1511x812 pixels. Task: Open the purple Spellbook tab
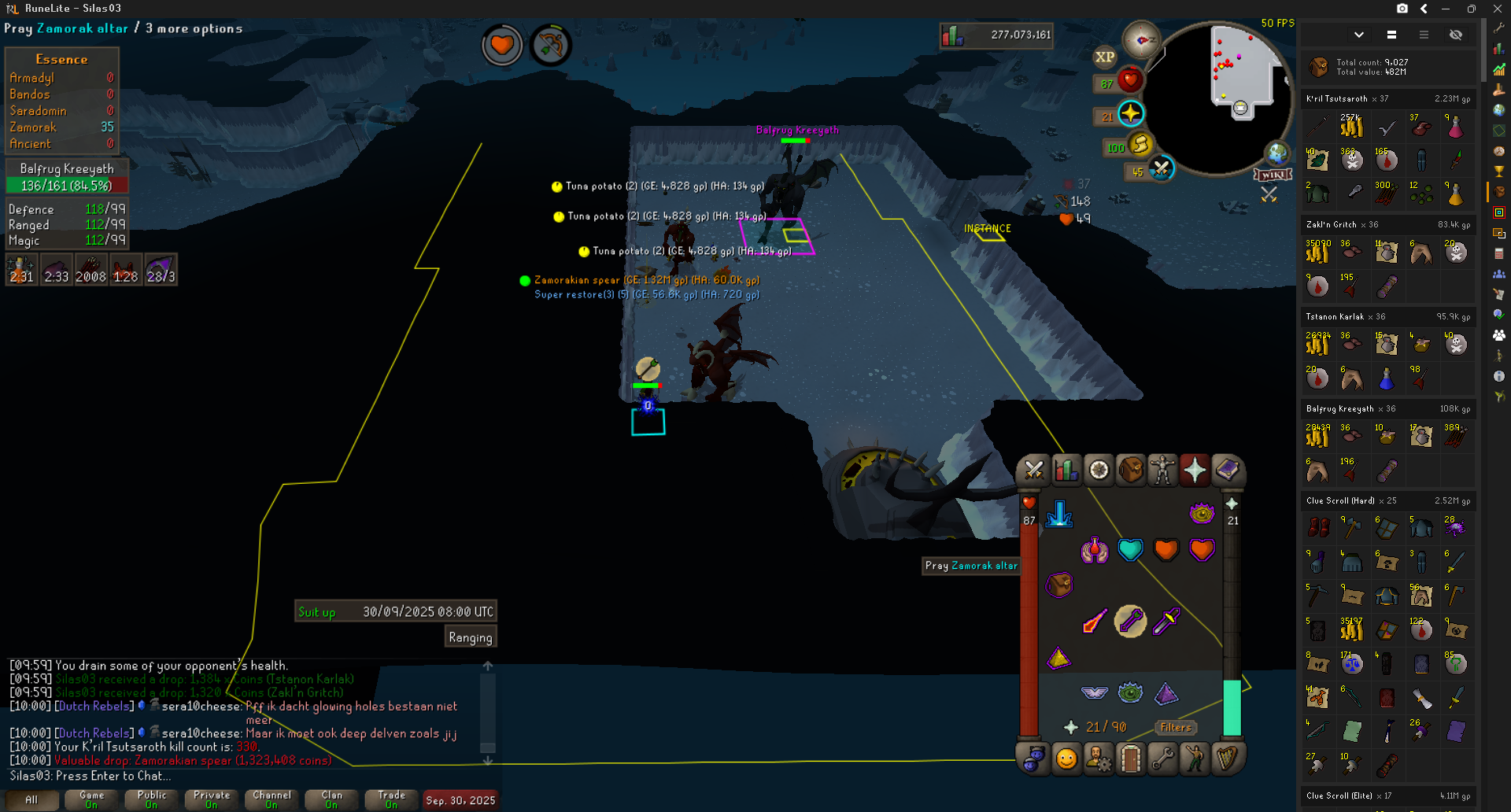tap(1227, 471)
